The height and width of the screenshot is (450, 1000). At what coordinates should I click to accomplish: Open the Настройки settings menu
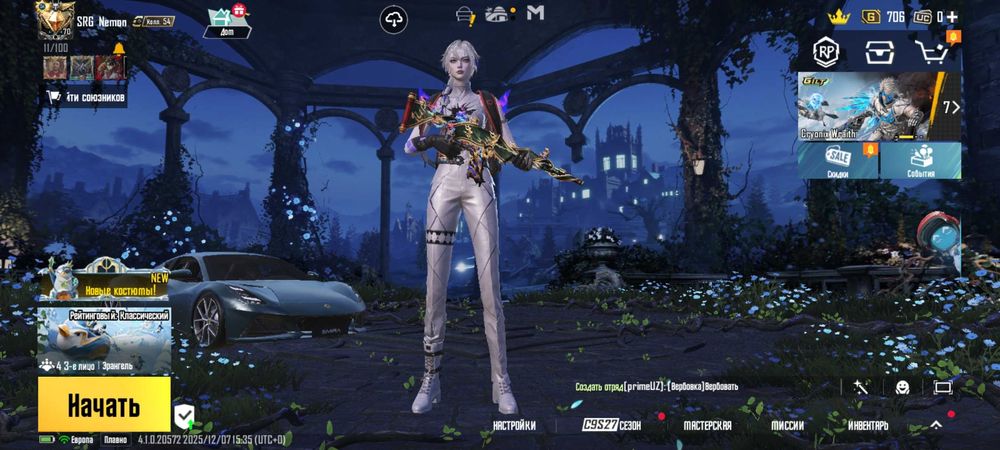[514, 425]
